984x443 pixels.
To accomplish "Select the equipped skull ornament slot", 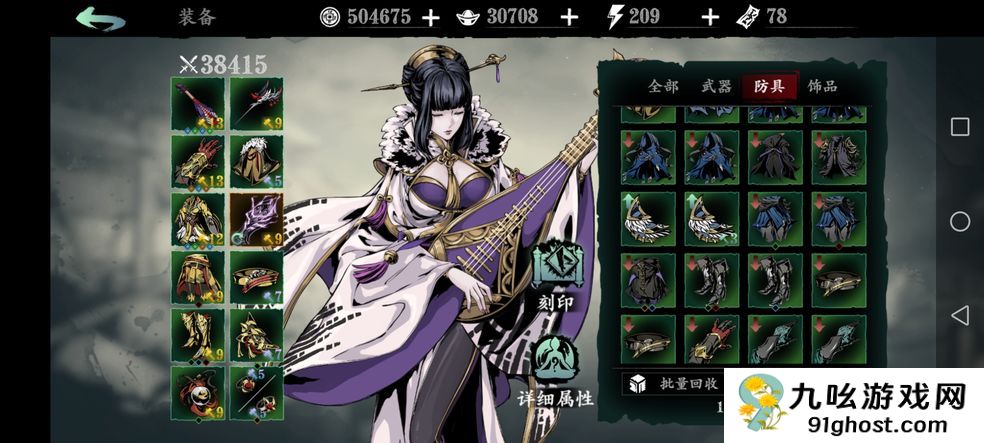I will 198,392.
